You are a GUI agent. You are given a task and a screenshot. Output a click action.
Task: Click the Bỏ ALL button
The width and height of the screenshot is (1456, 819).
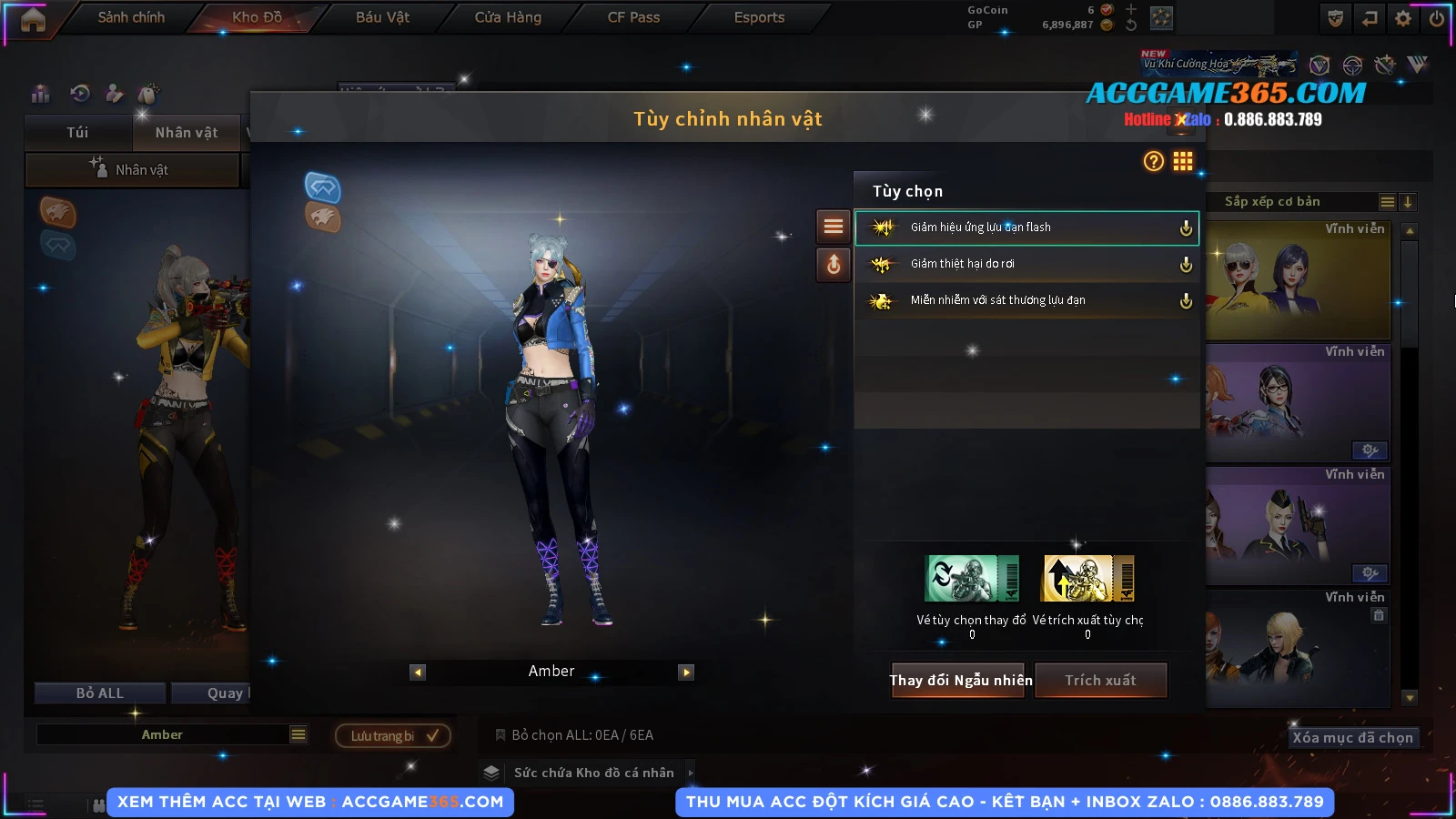[x=100, y=693]
